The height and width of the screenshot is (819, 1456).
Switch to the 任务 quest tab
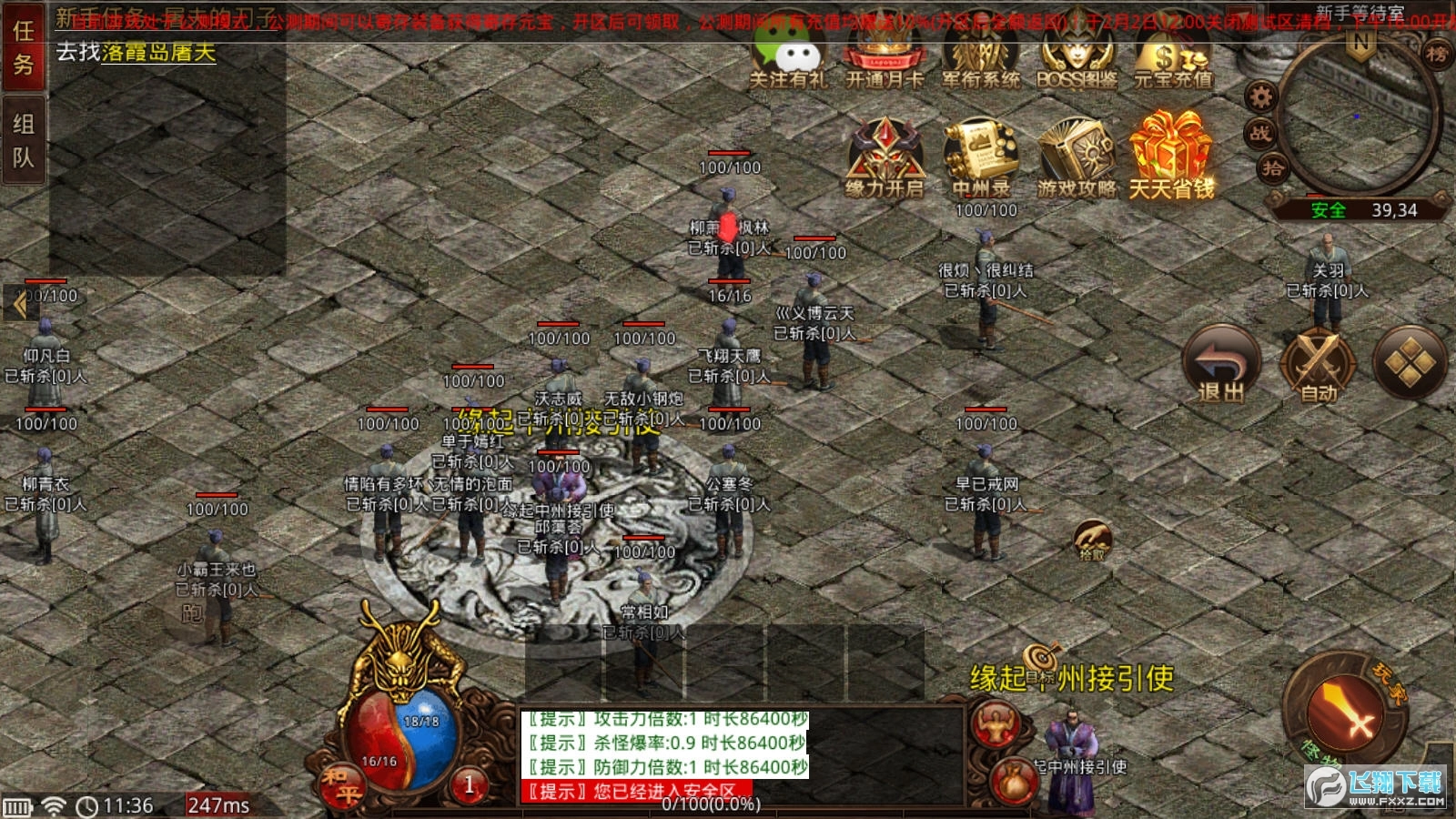tap(25, 50)
